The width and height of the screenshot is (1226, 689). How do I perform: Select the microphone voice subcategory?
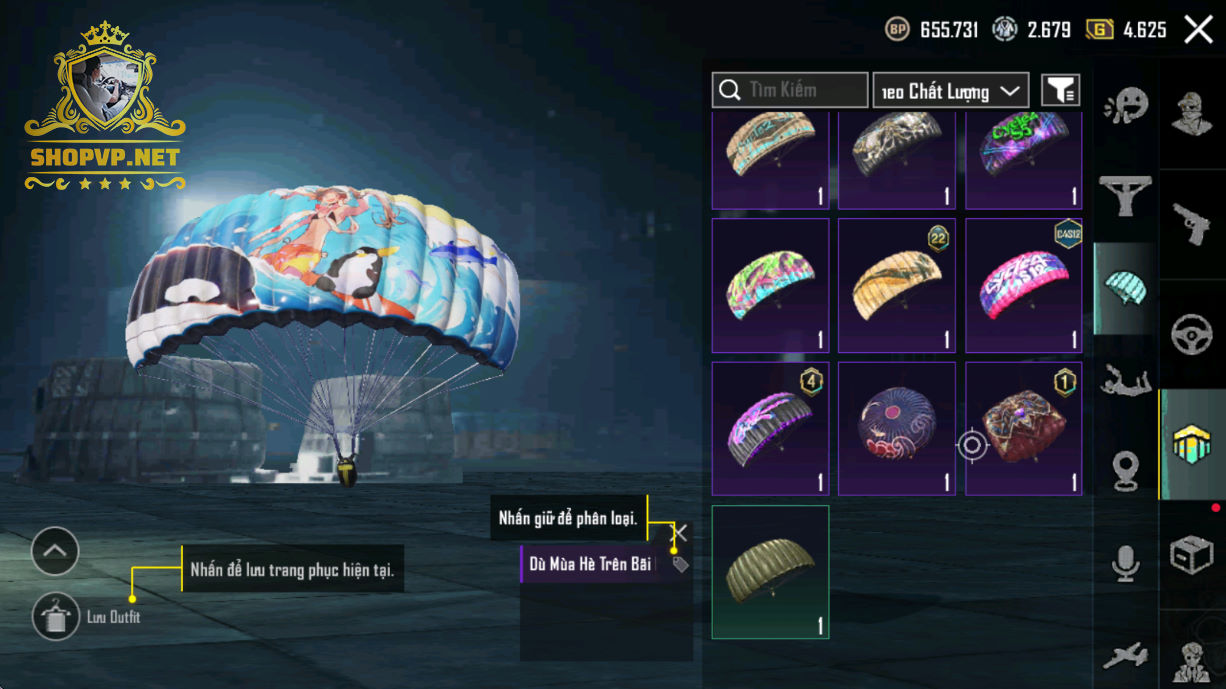pos(1126,564)
